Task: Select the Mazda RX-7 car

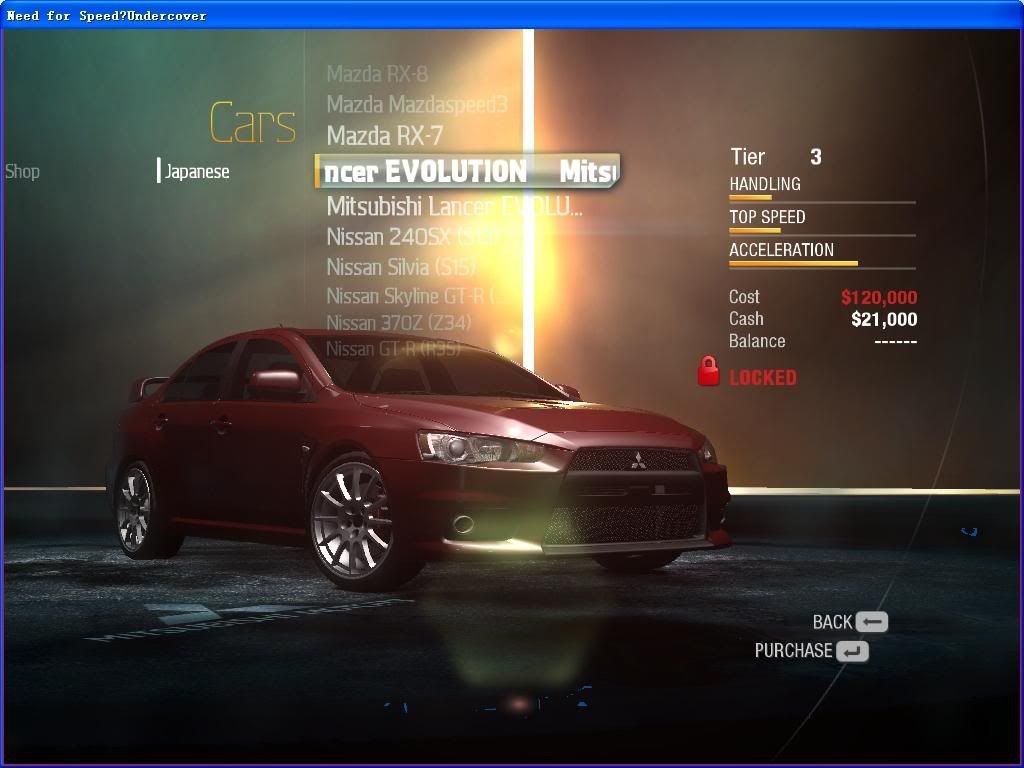Action: coord(385,135)
